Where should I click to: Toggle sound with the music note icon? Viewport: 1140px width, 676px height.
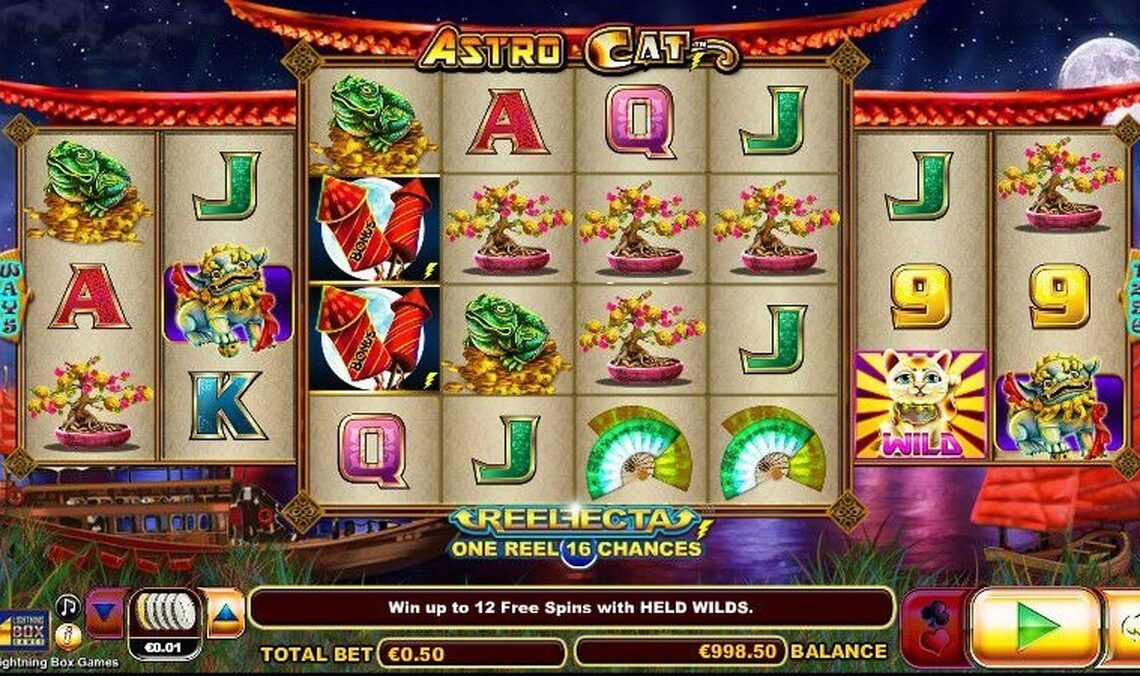coord(67,606)
